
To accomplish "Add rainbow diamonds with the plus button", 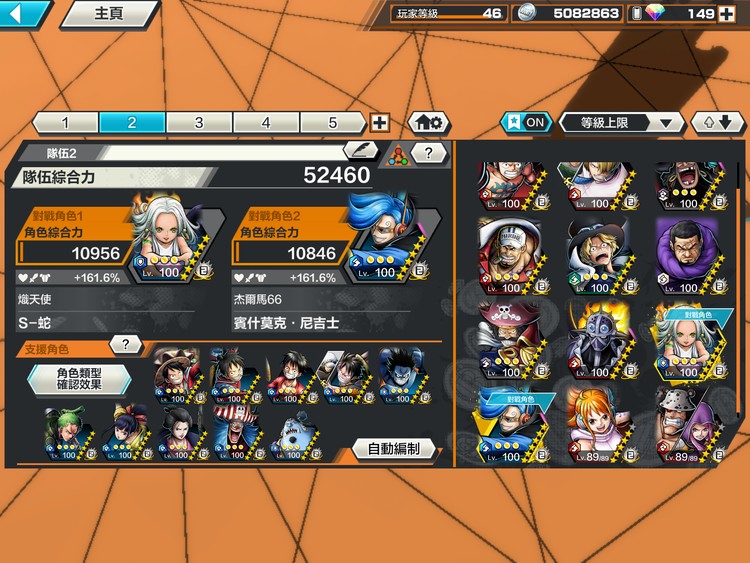I will tap(727, 14).
